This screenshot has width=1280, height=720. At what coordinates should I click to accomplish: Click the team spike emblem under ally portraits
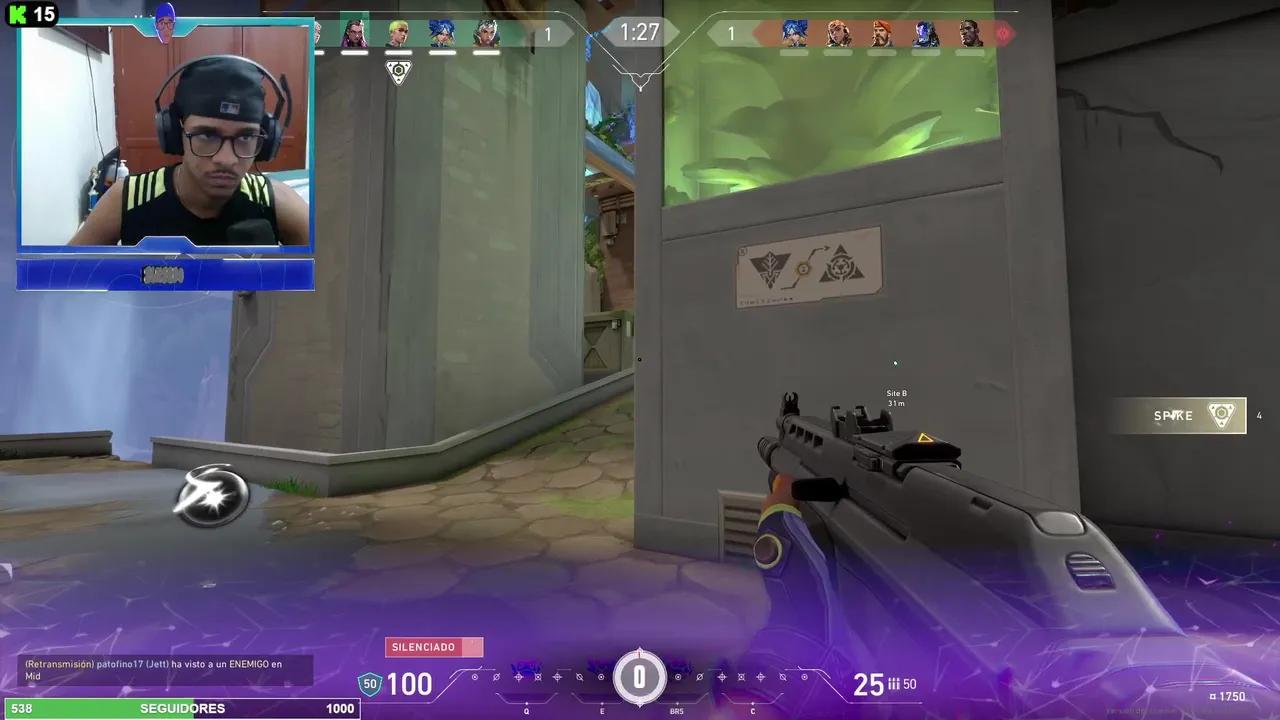[398, 71]
